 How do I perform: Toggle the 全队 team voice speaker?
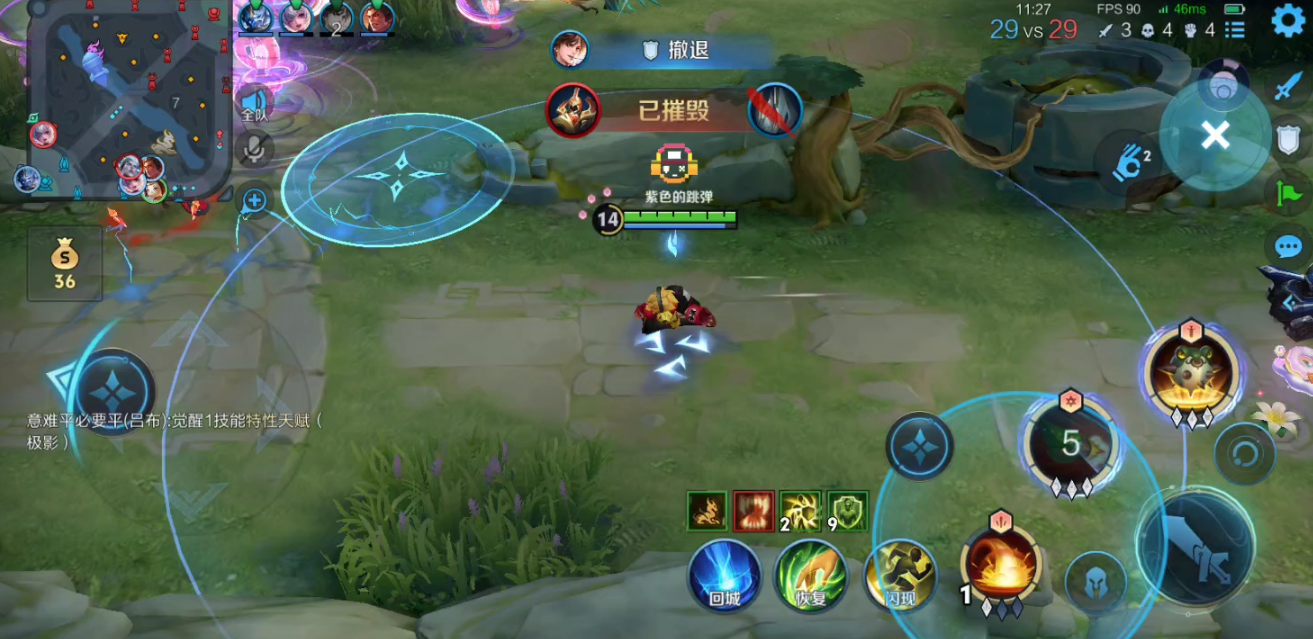254,105
